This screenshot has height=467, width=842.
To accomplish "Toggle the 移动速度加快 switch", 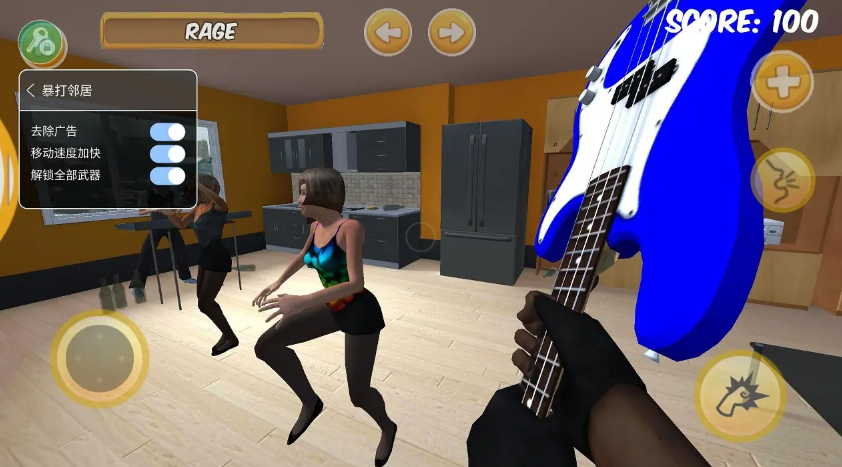I will pos(168,154).
